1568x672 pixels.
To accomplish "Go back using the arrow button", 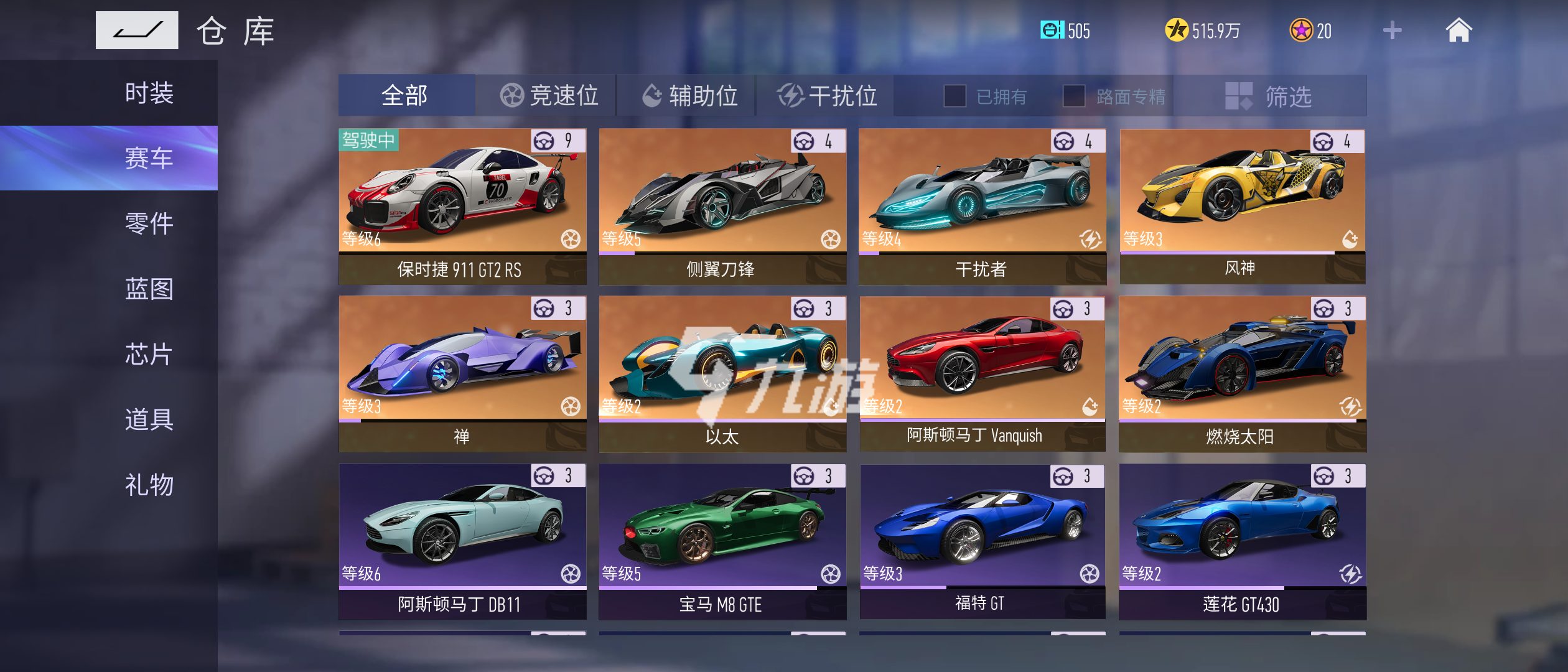I will click(137, 30).
